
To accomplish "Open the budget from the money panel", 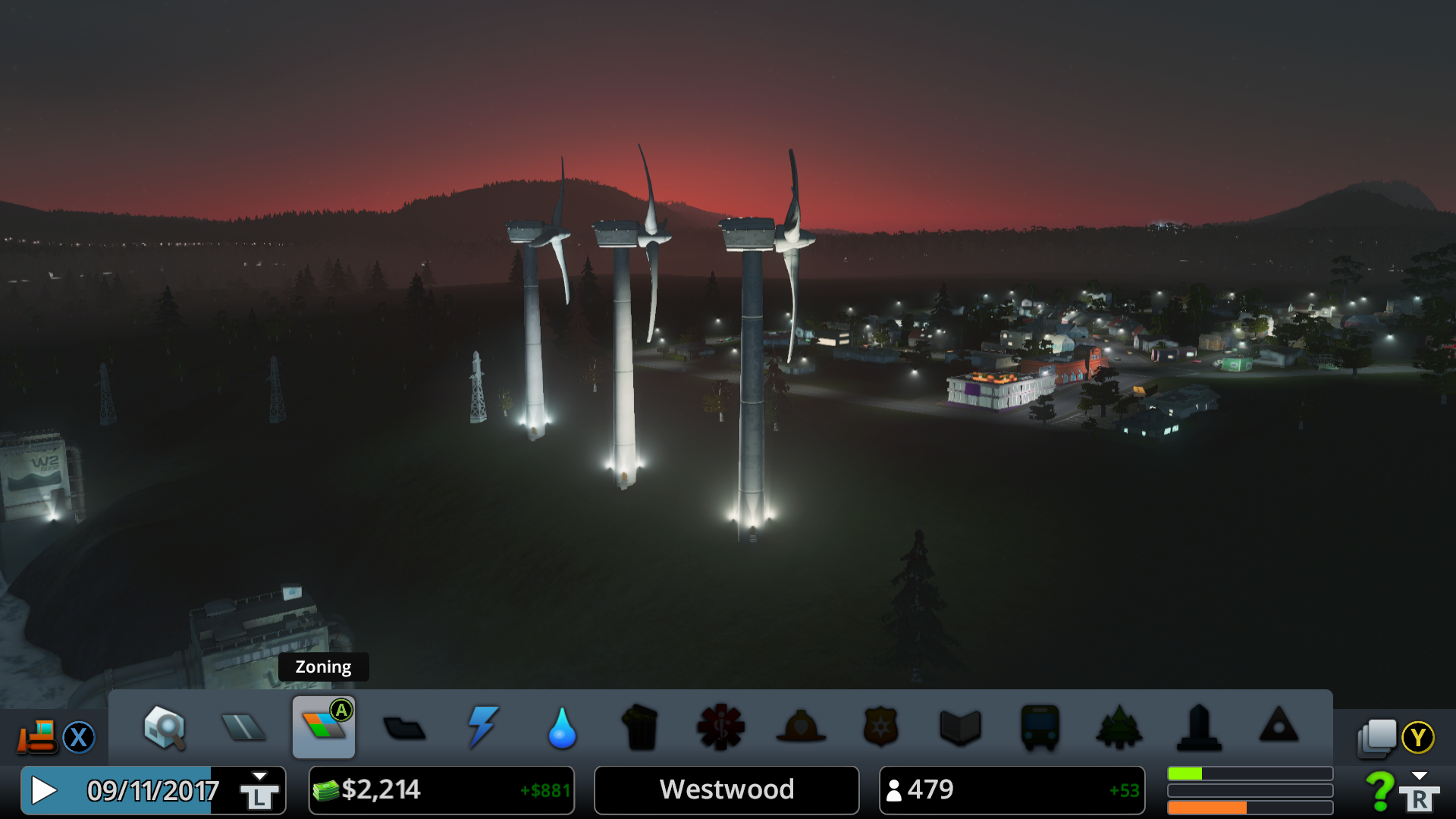I will pos(441,790).
